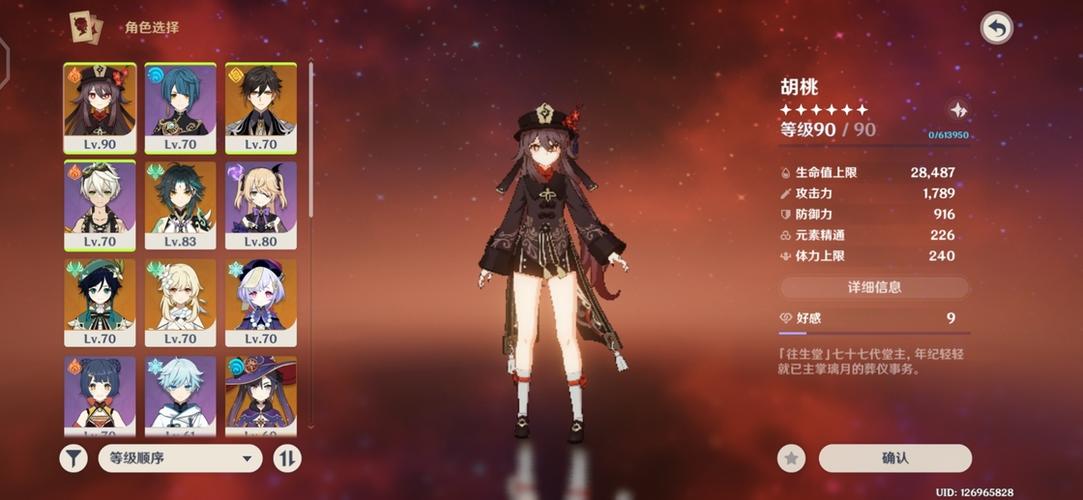Select the blonde Traveler portrait
The width and height of the screenshot is (1083, 500).
pyautogui.click(x=180, y=301)
